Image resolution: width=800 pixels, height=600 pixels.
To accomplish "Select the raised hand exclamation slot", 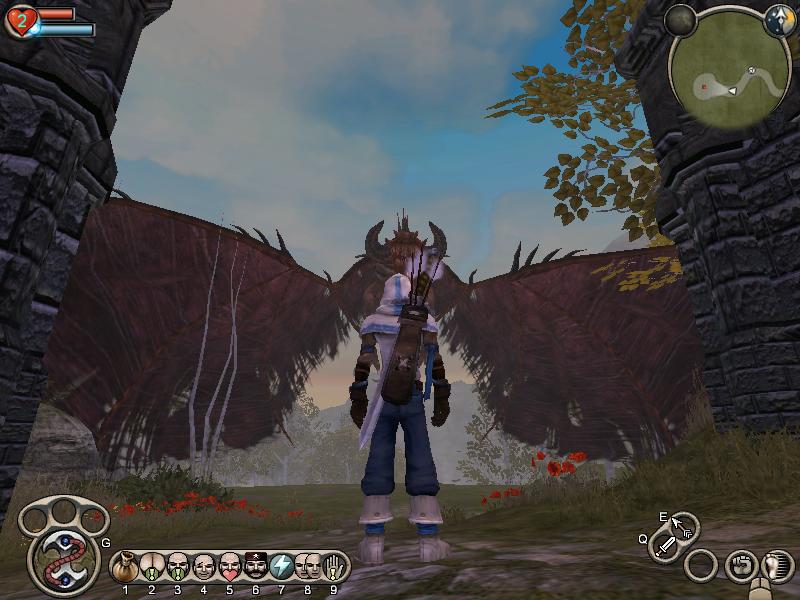I will tap(334, 567).
